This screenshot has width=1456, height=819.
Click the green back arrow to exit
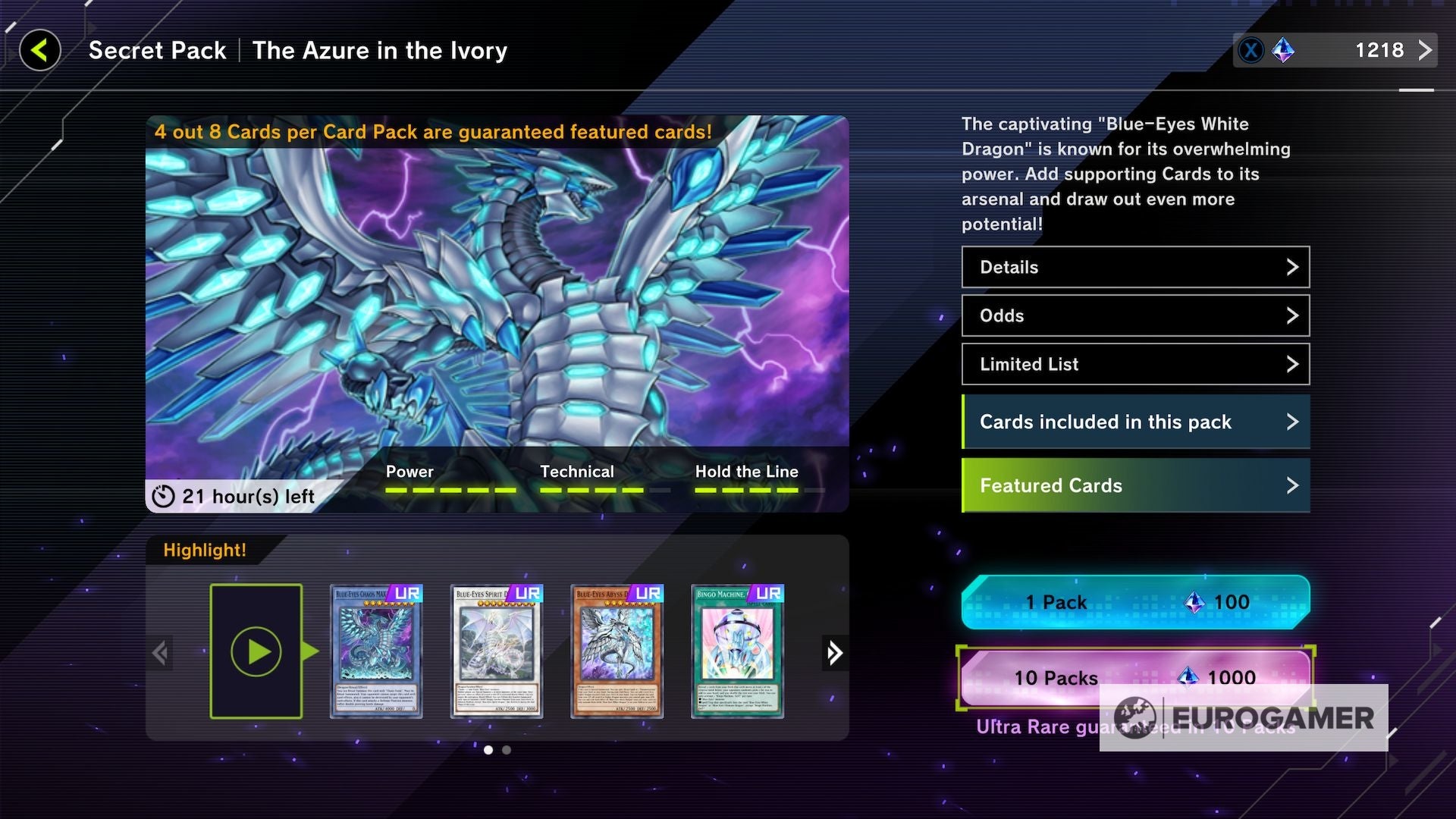click(x=39, y=50)
